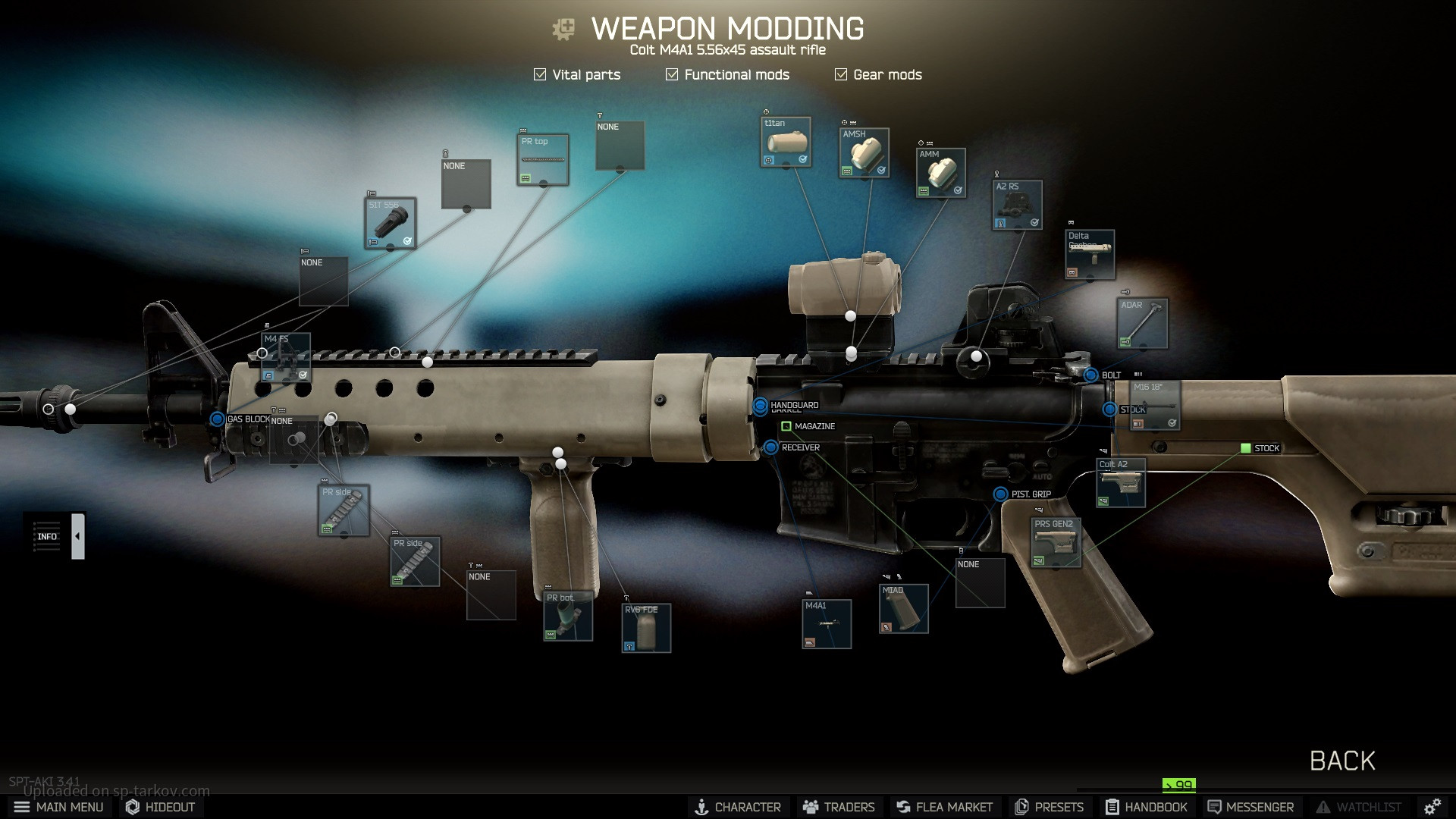
Task: Toggle the Gear mods checkbox
Action: (x=841, y=74)
